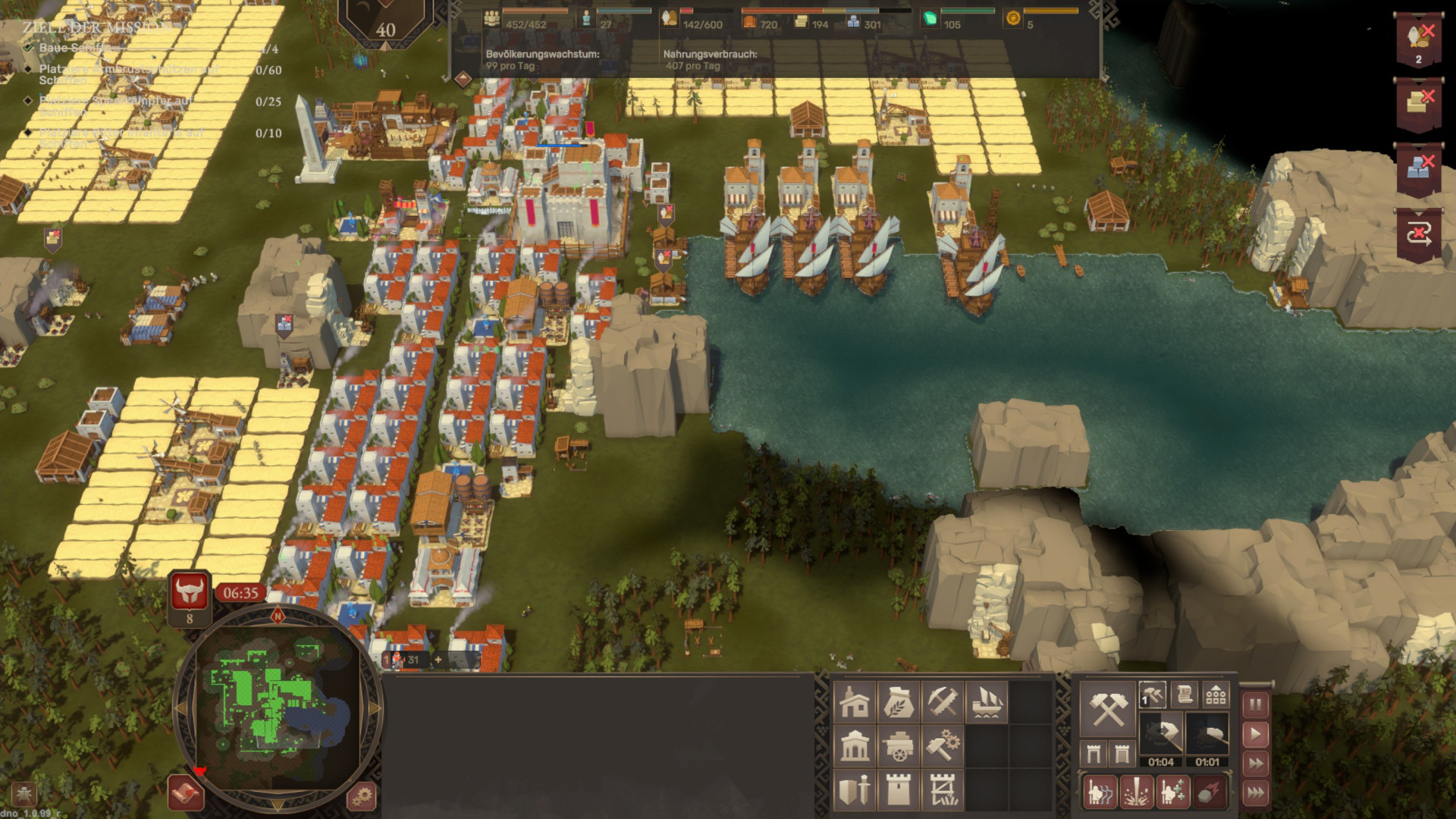Select the merchant cart category
The width and height of the screenshot is (1456, 819).
coord(899,747)
